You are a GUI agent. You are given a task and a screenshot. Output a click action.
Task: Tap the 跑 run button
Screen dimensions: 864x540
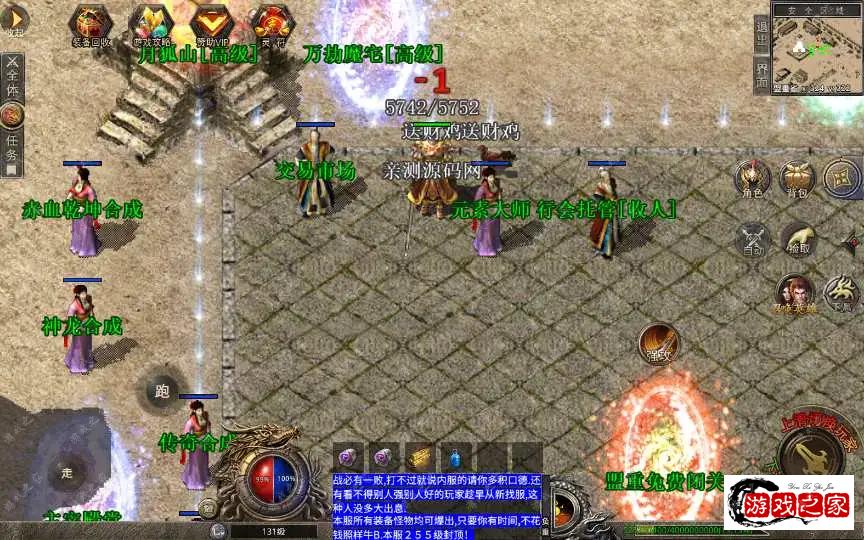click(x=162, y=392)
